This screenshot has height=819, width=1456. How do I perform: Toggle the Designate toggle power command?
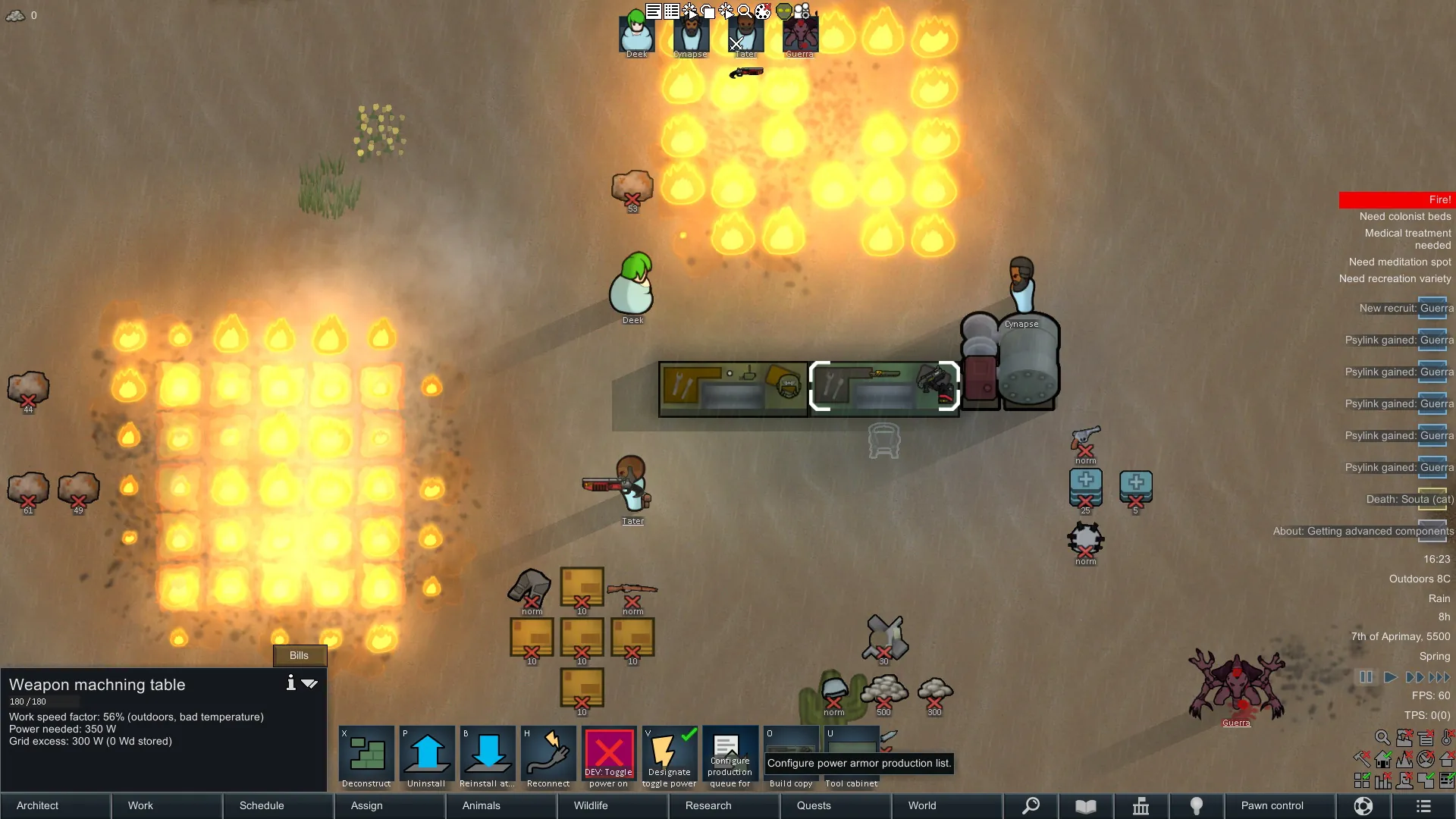point(670,755)
